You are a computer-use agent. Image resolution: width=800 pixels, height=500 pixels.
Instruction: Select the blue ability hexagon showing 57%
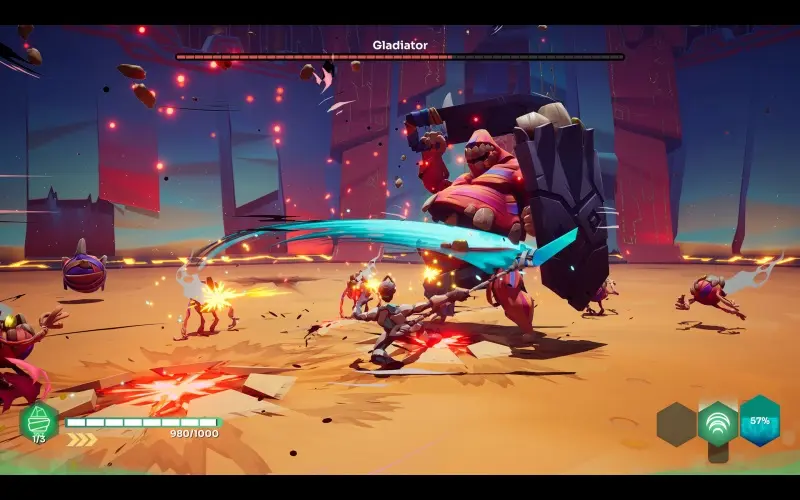pyautogui.click(x=760, y=420)
